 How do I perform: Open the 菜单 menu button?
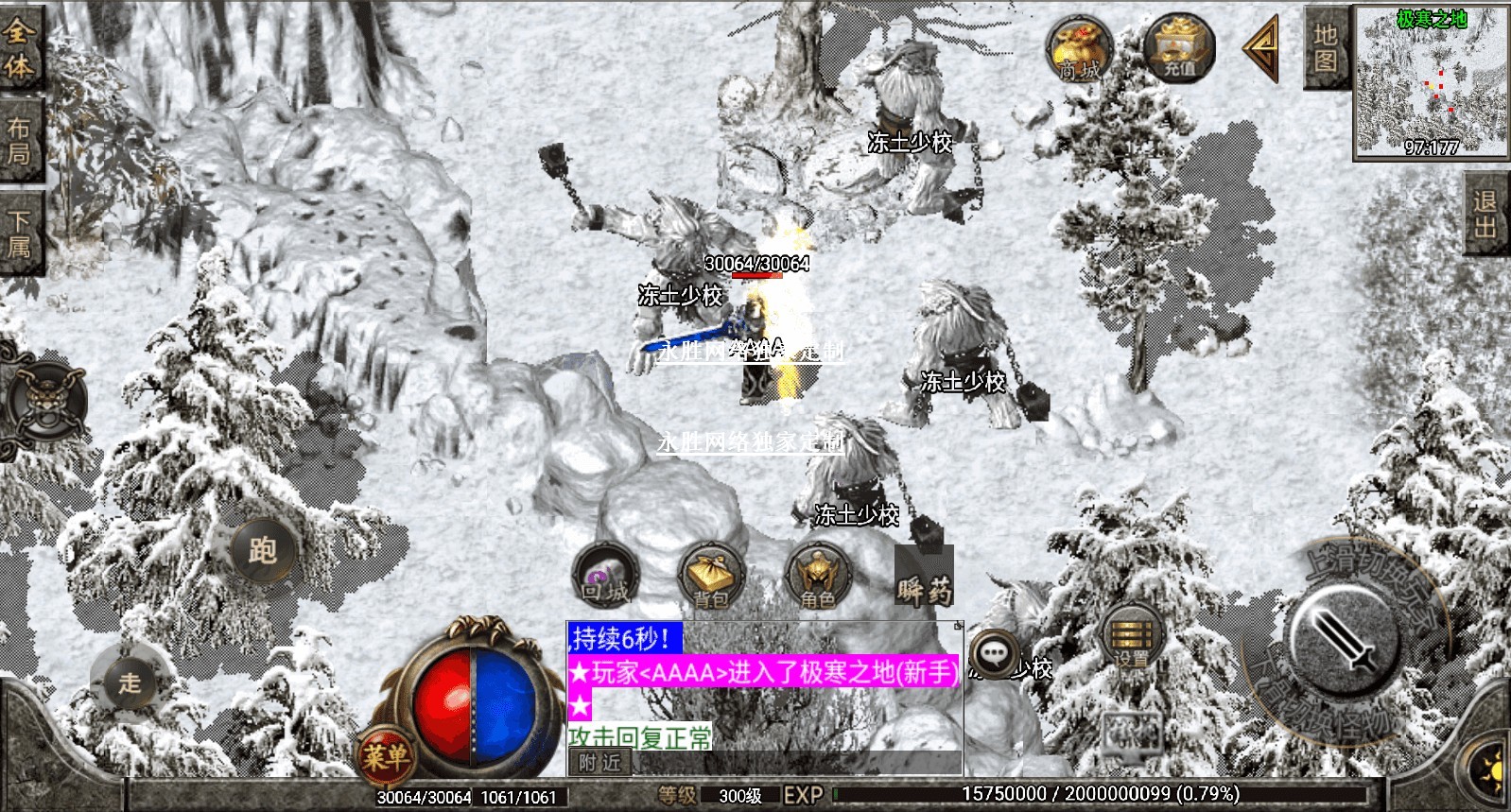[x=386, y=755]
